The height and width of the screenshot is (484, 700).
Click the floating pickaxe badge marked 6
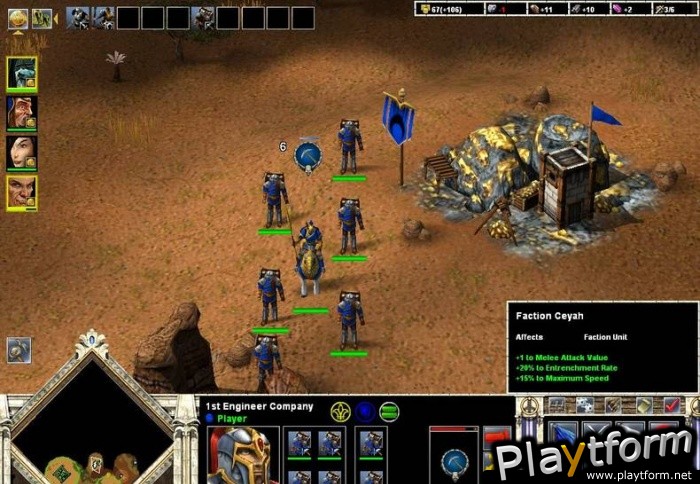[307, 155]
